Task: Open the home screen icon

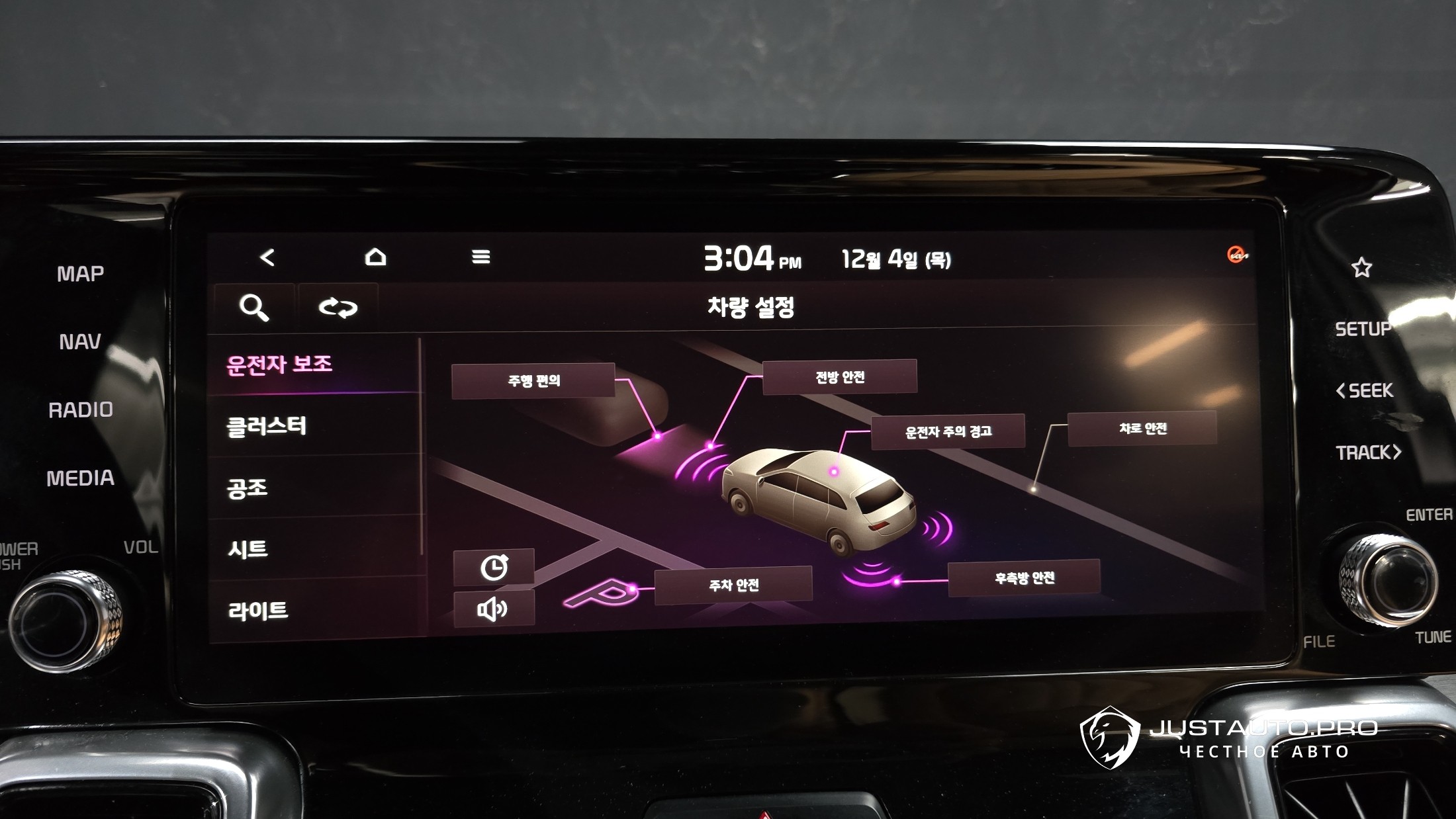Action: click(375, 257)
